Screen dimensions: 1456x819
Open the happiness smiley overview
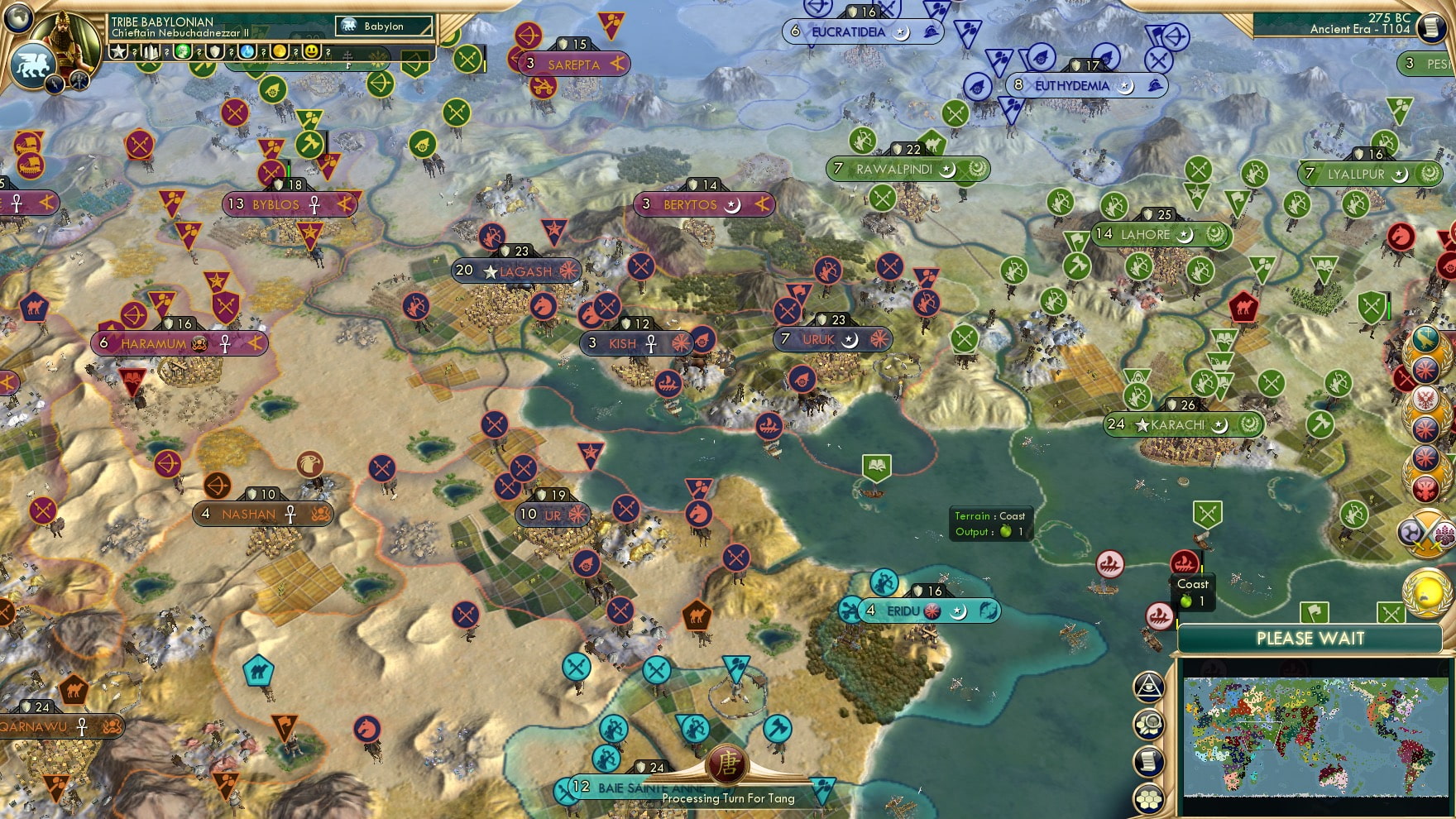312,50
